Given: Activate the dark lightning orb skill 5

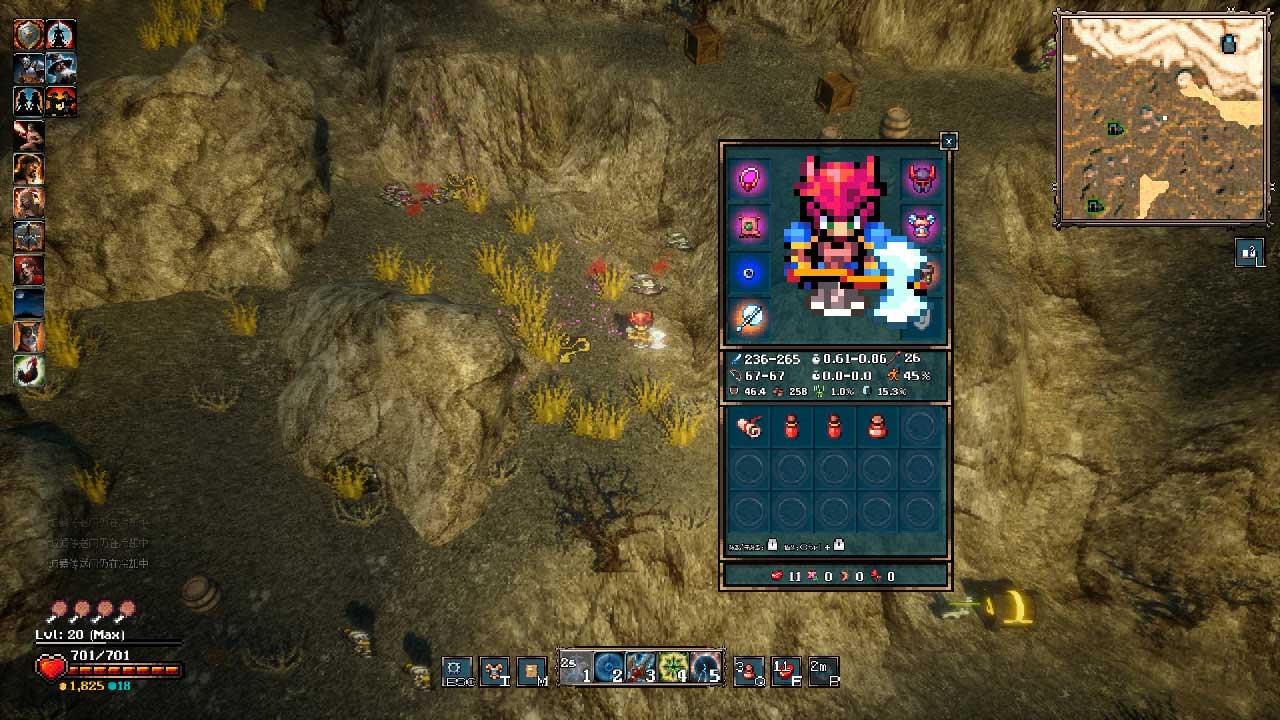Looking at the screenshot, I should click(706, 668).
